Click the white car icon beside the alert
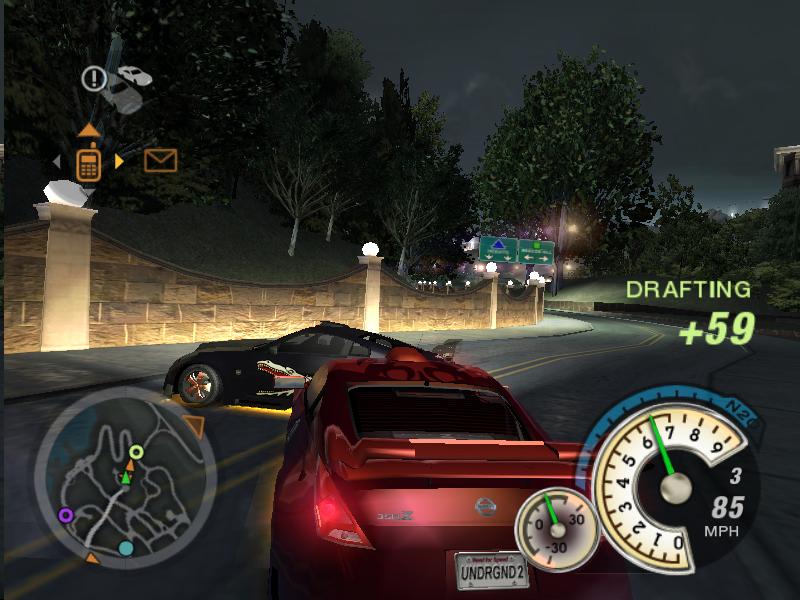Viewport: 800px width, 600px height. point(134,76)
